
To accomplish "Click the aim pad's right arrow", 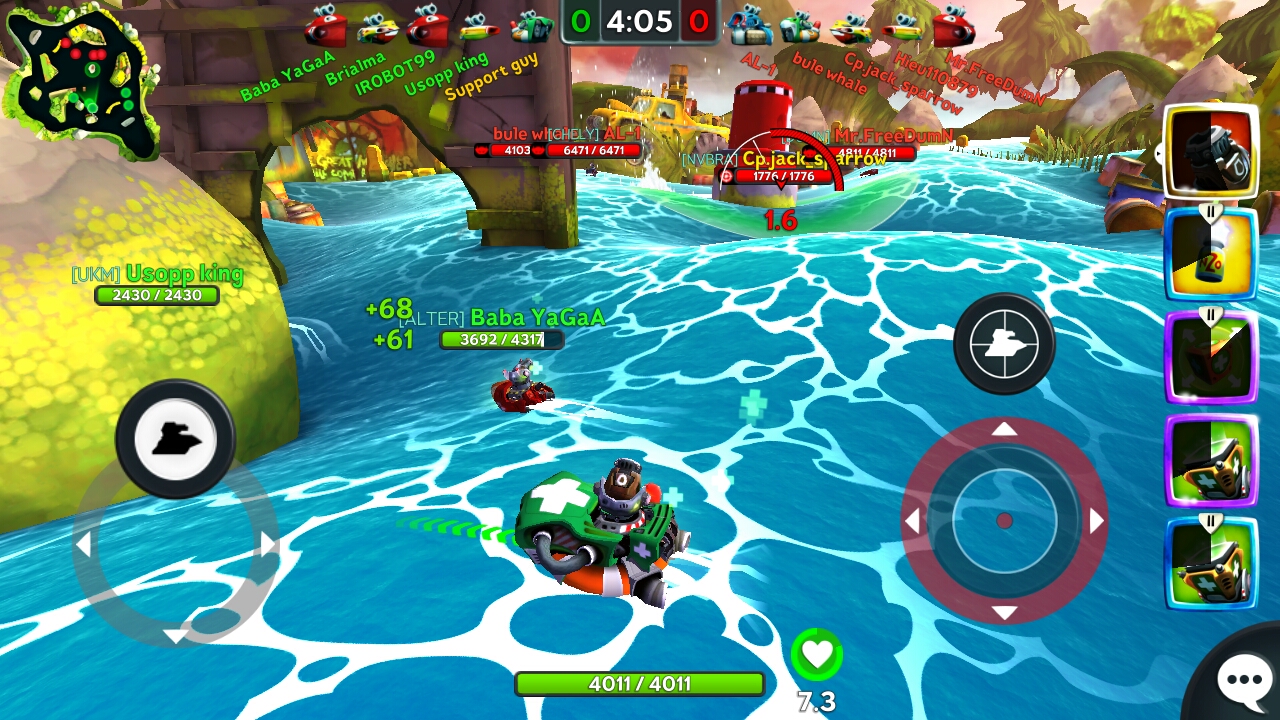I will coord(1097,521).
